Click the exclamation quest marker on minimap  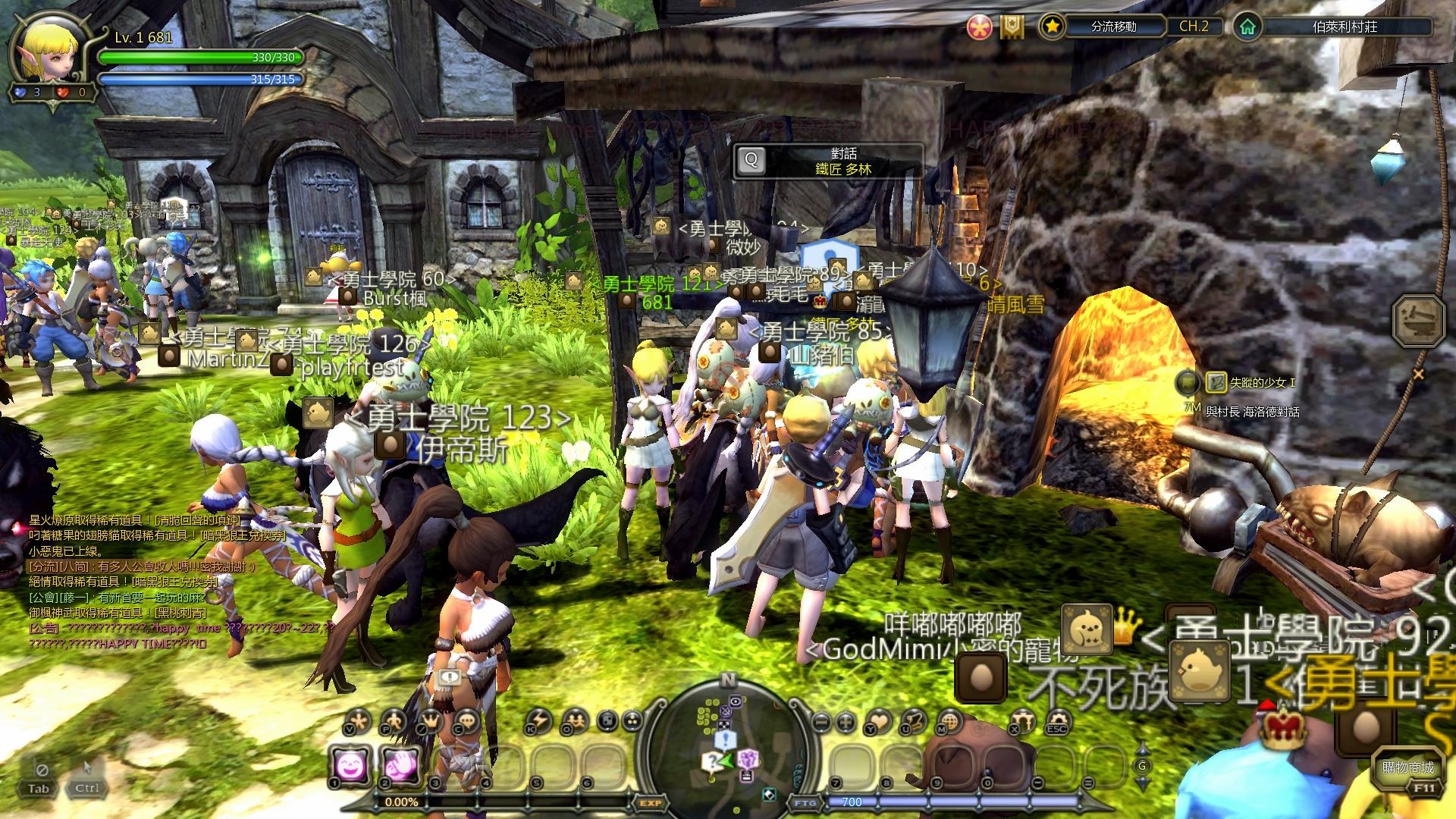pos(725,739)
